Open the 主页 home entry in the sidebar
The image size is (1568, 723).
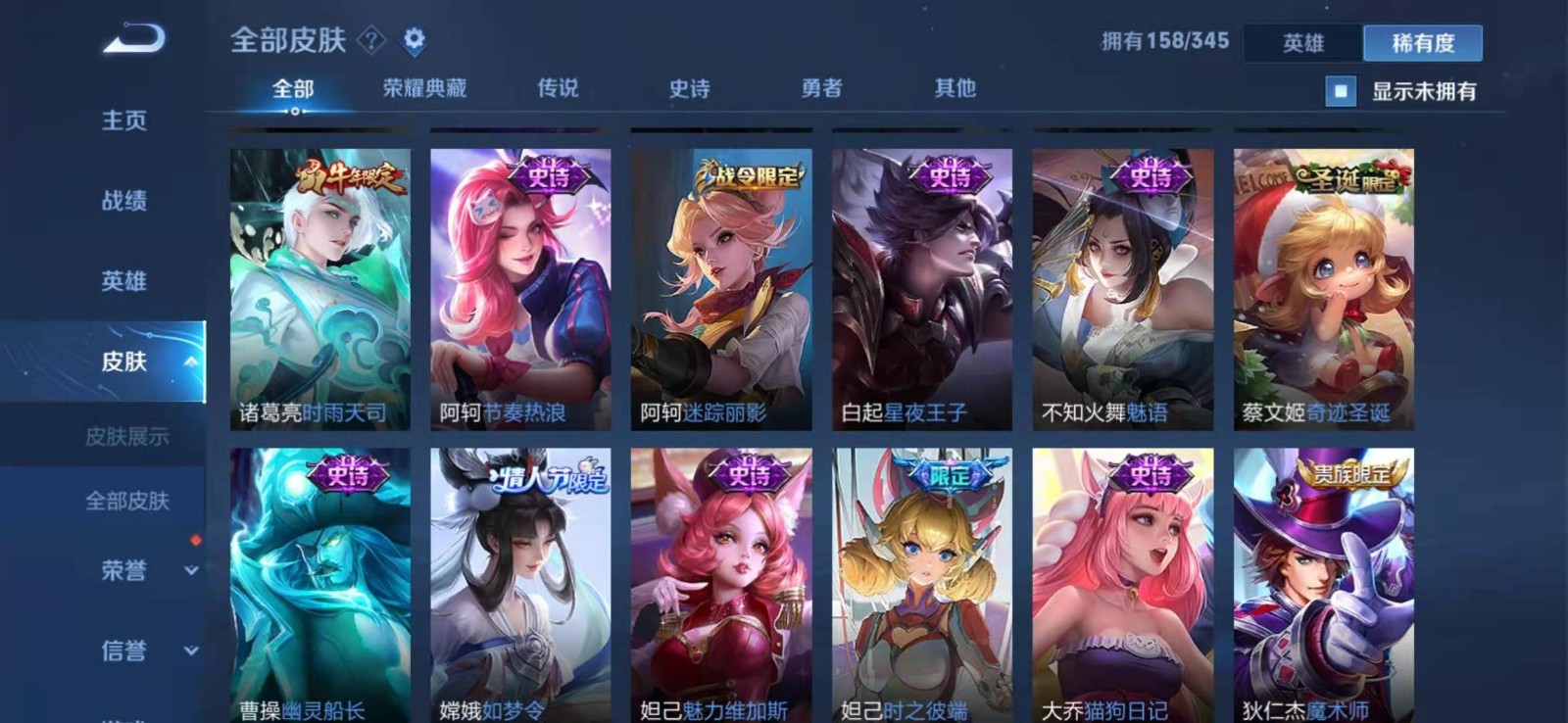(x=123, y=120)
